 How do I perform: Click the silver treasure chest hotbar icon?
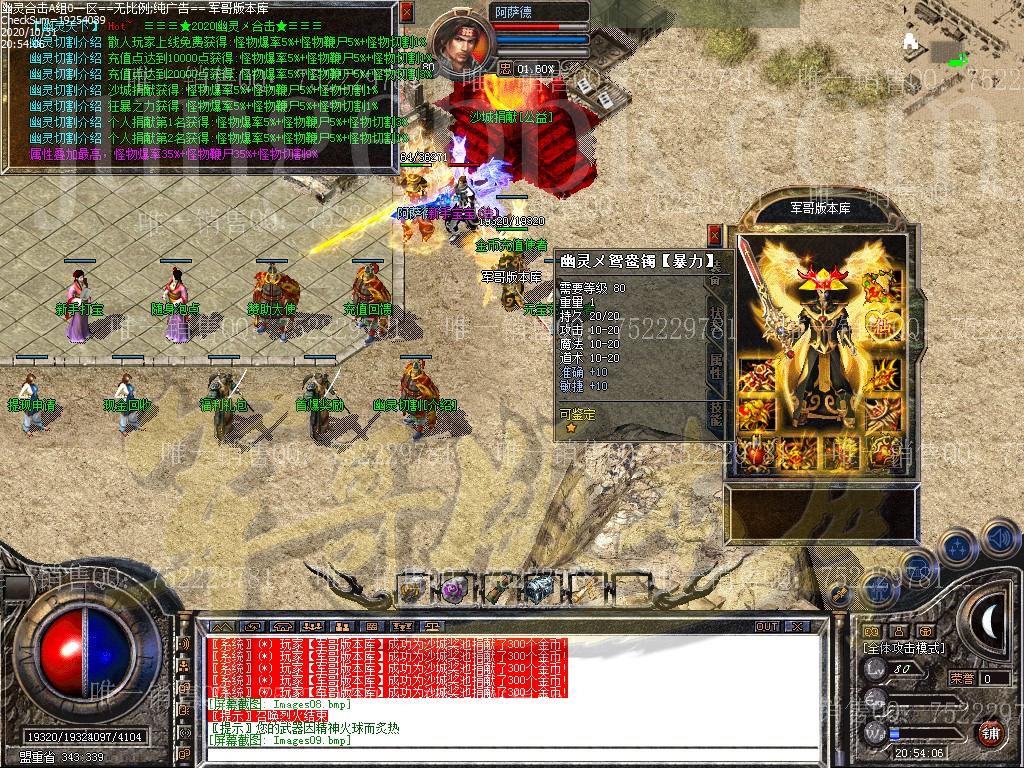tap(541, 590)
